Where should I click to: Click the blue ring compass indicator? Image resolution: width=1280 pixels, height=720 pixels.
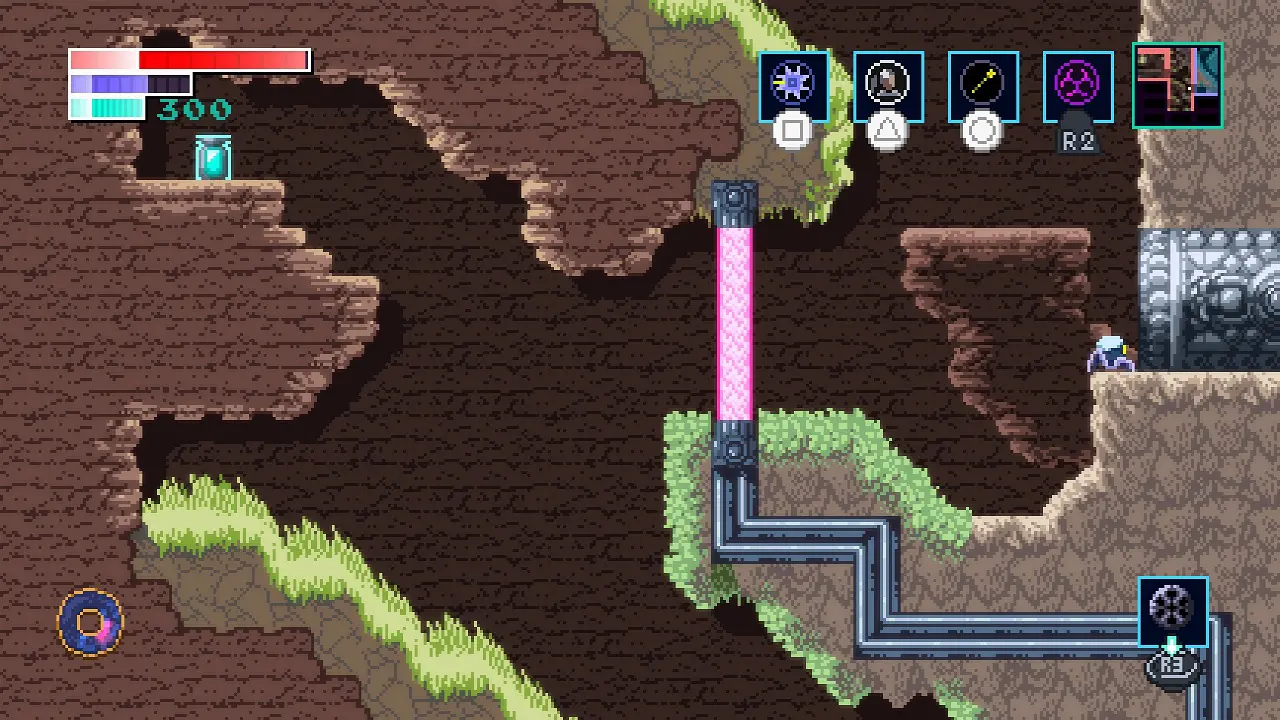tap(91, 623)
